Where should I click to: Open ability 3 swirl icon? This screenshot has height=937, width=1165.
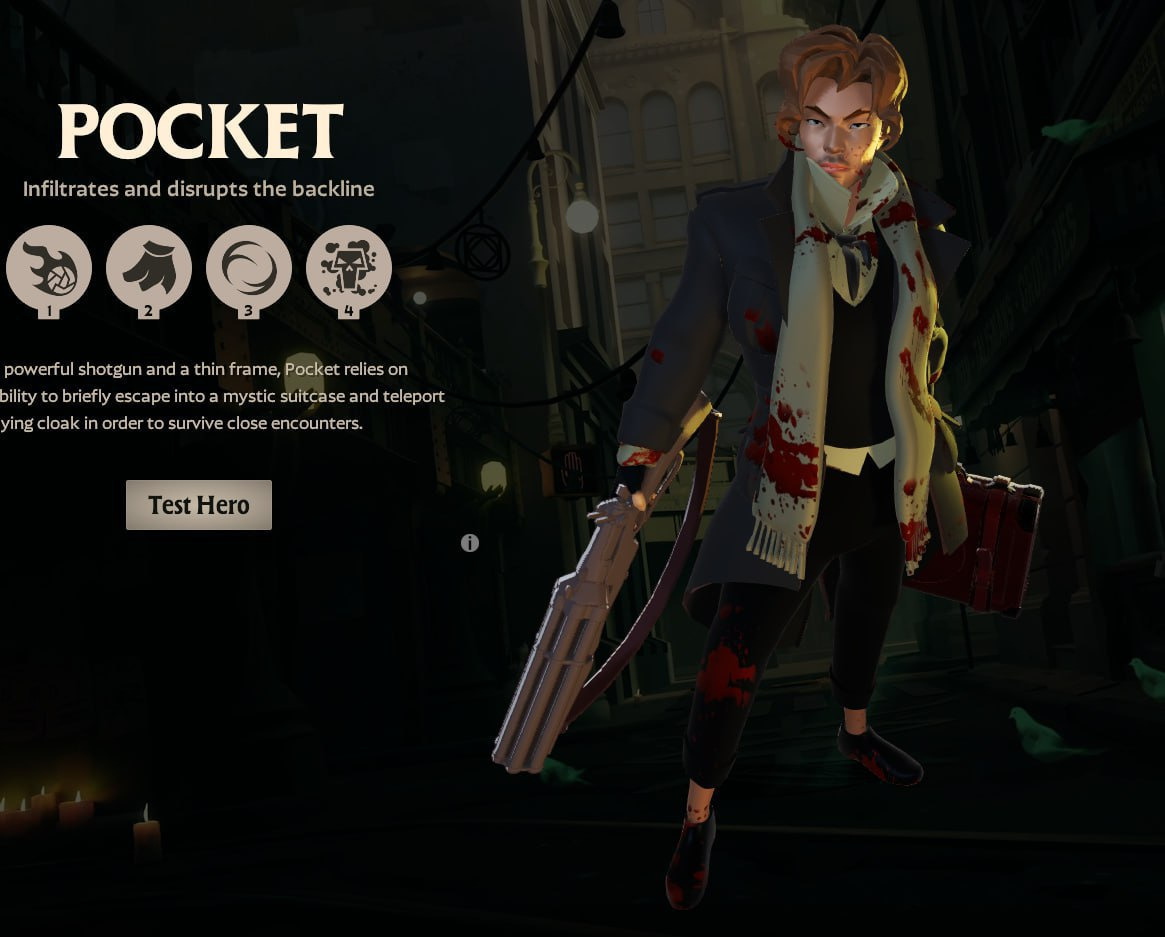248,268
